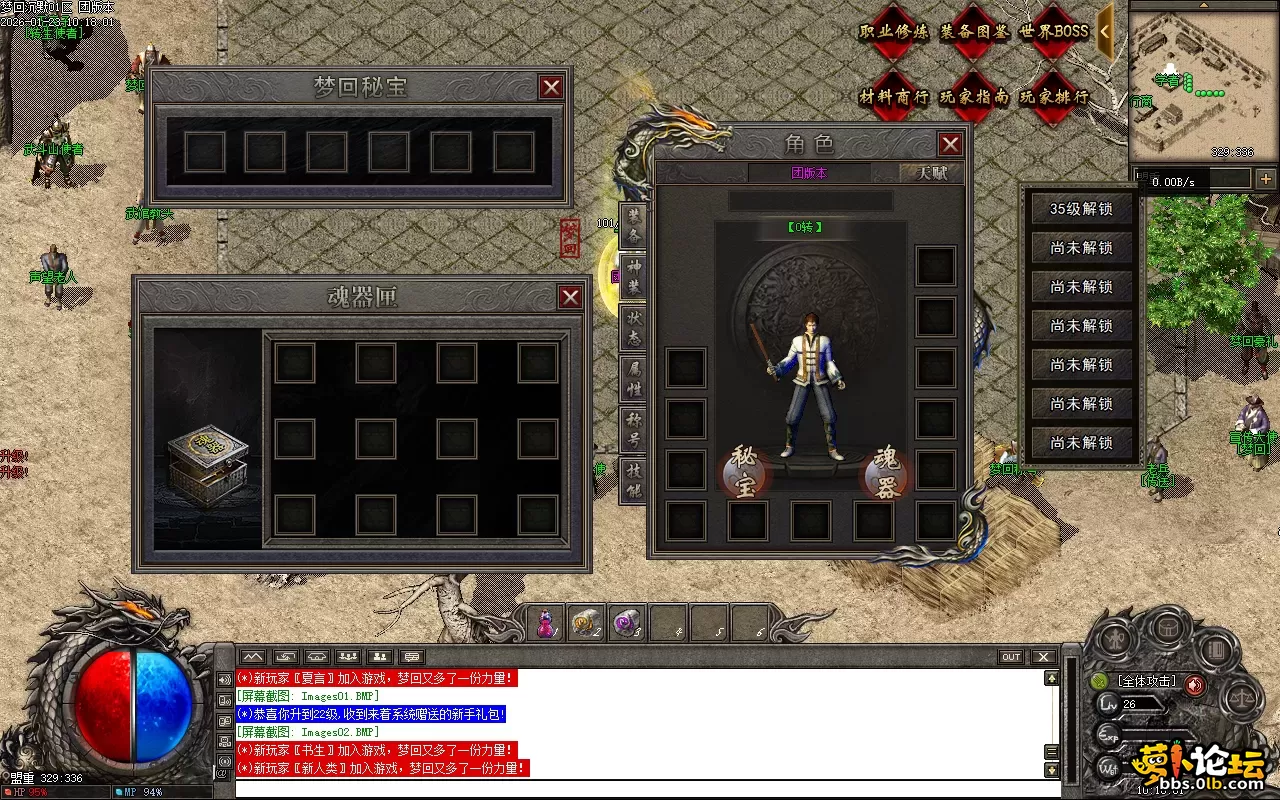Image resolution: width=1280 pixels, height=800 pixels.
Task: Open the 装备图鉴 equipment catalog
Action: 974,32
